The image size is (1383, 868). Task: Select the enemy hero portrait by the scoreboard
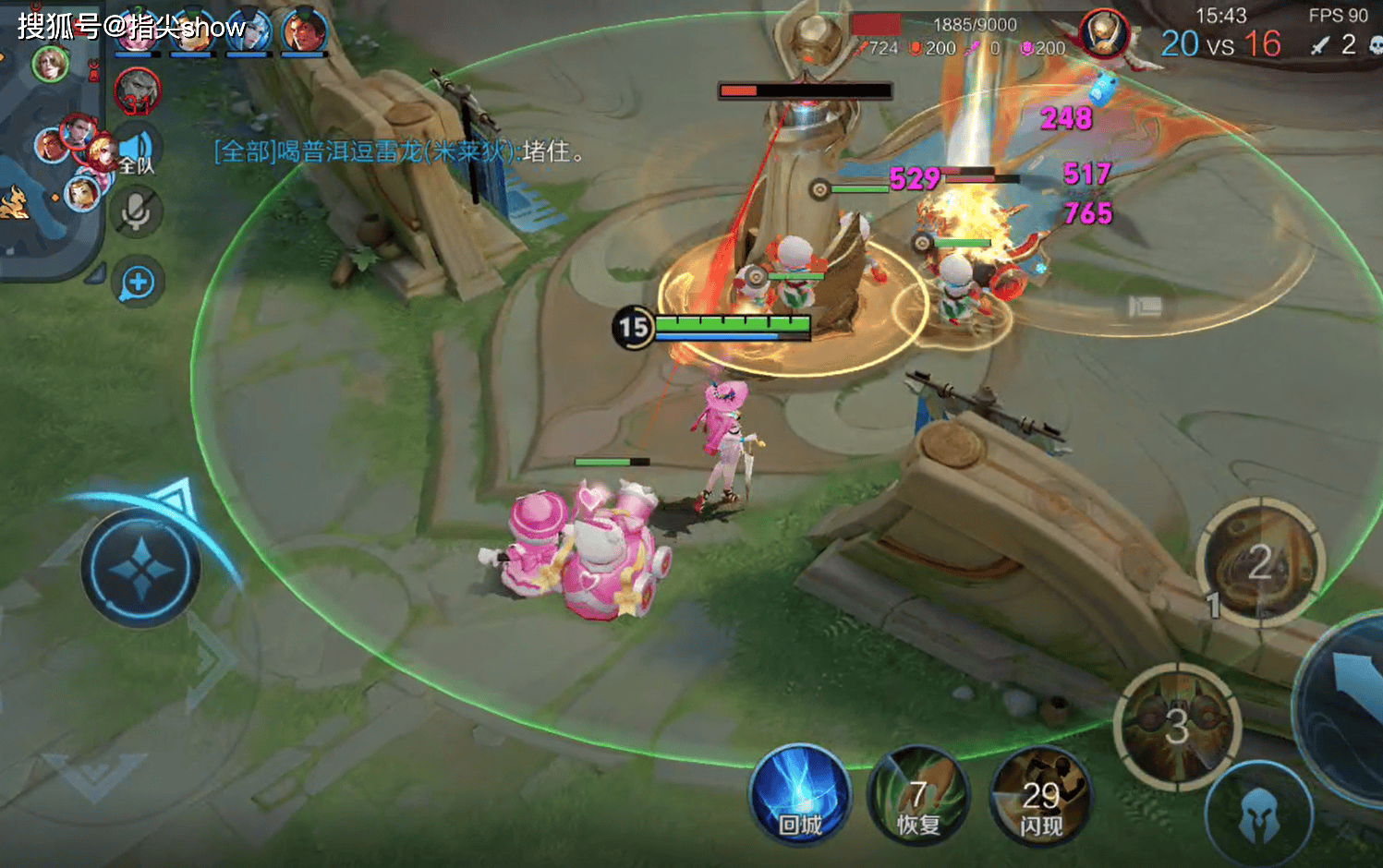1103,34
